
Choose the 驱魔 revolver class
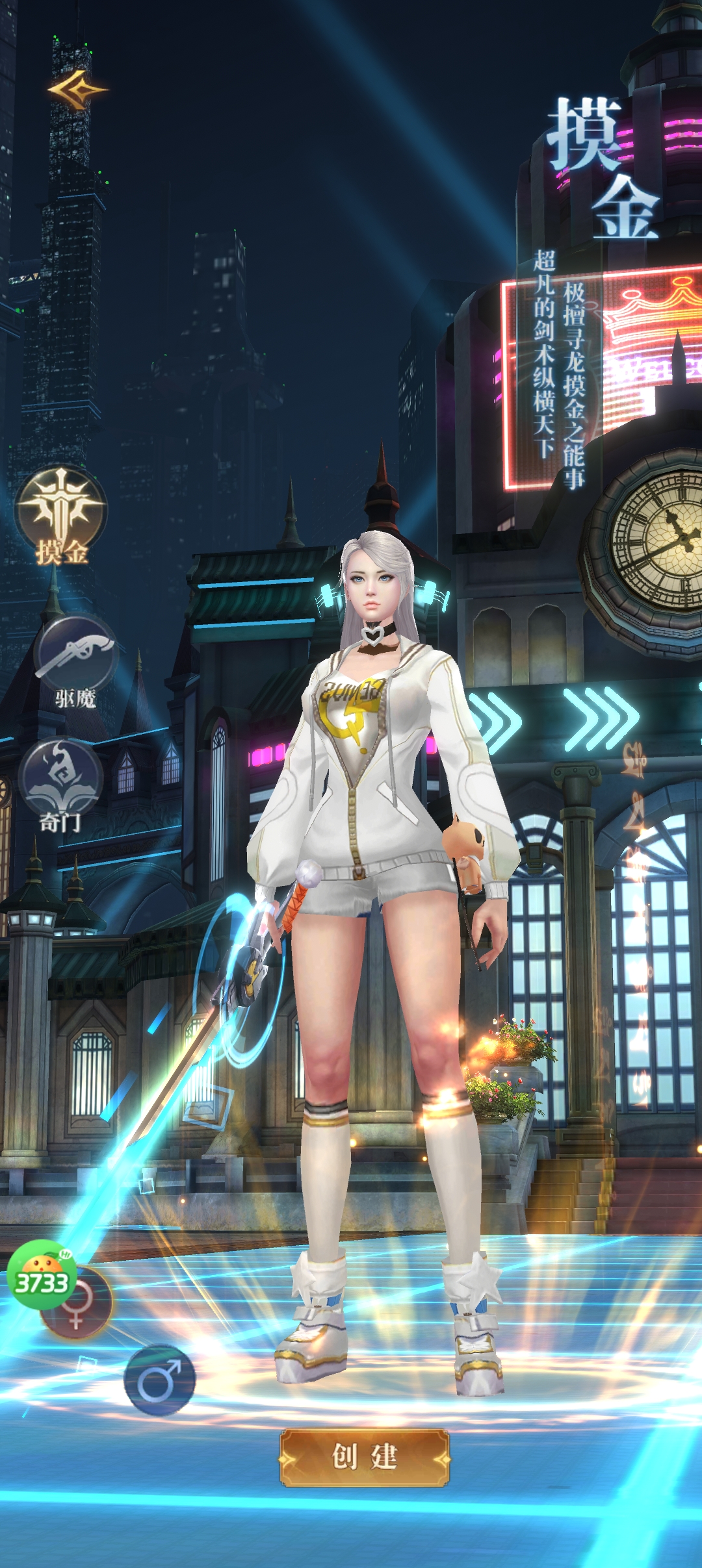pyautogui.click(x=76, y=654)
